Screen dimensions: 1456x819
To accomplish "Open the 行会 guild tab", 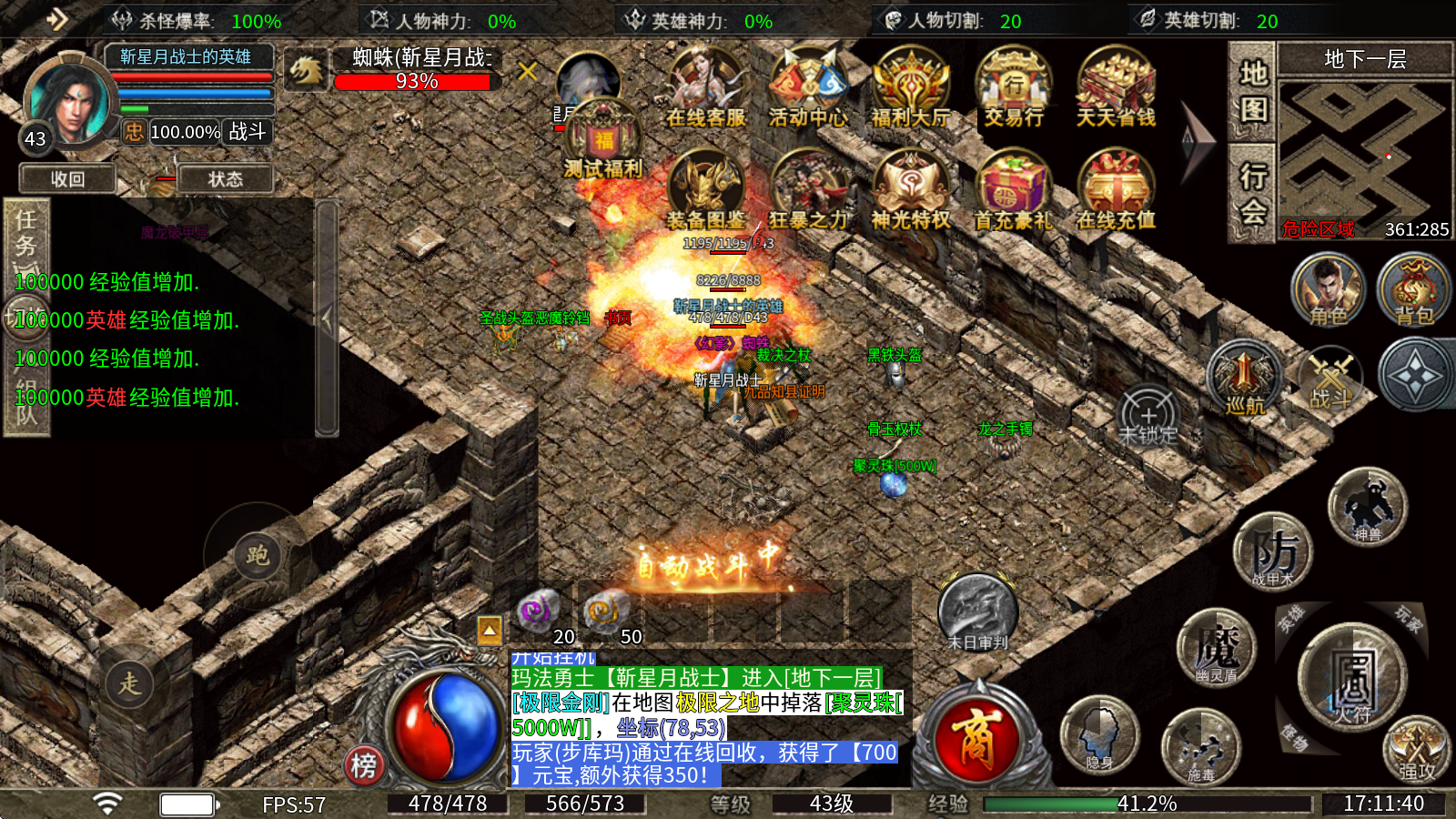I will click(x=1253, y=193).
